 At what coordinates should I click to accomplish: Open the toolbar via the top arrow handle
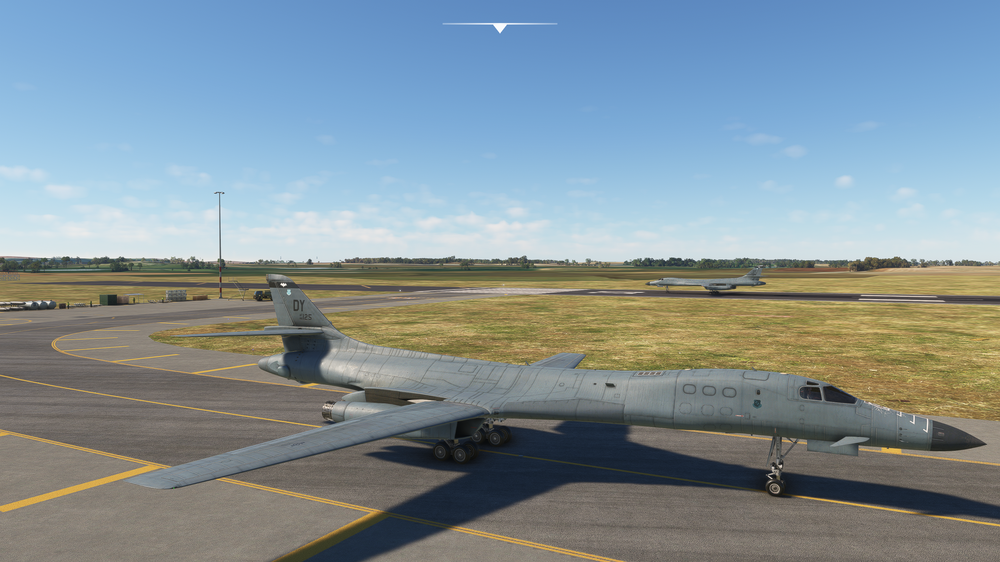499,27
